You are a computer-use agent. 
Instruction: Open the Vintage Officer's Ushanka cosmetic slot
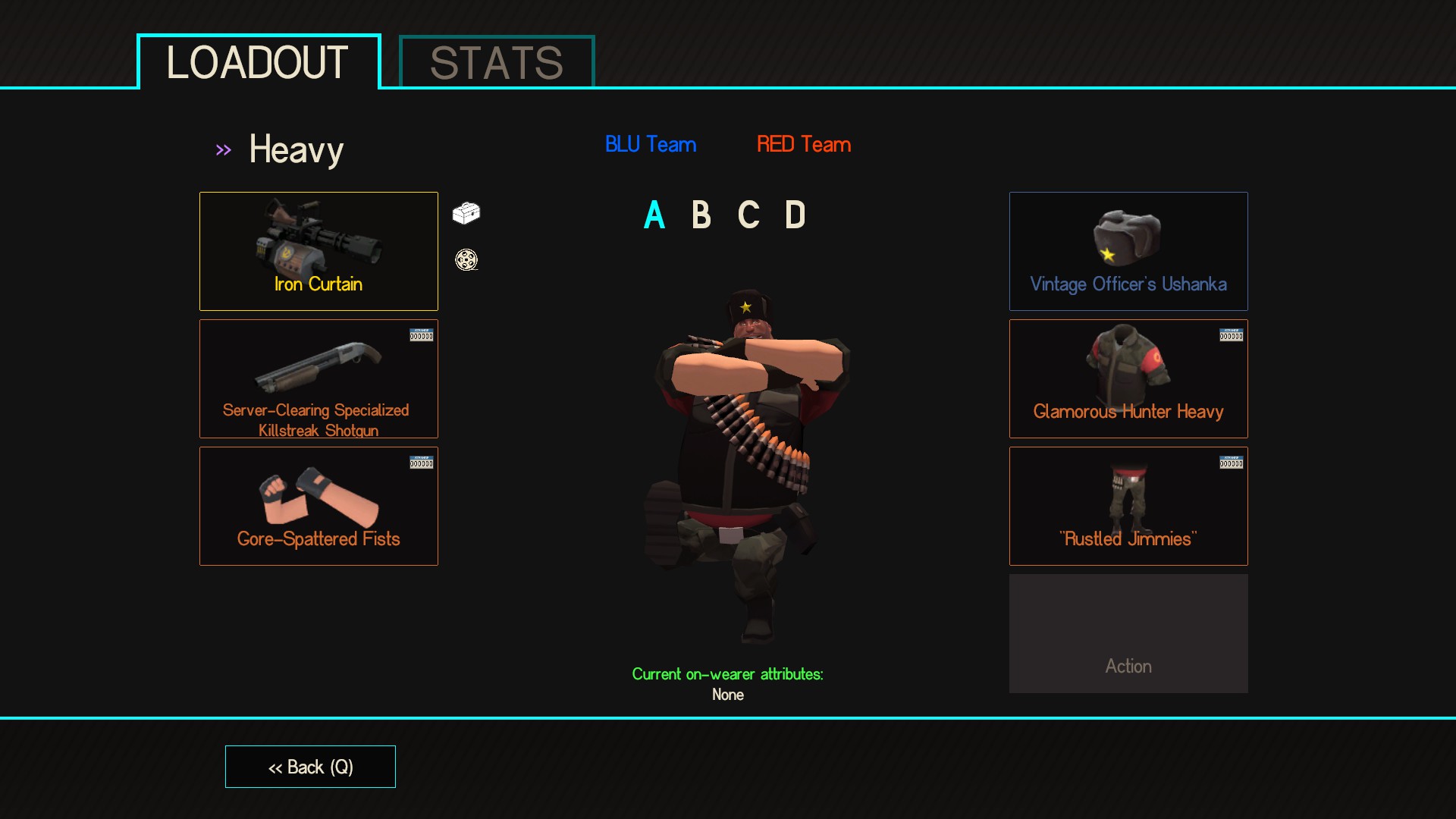click(x=1128, y=251)
